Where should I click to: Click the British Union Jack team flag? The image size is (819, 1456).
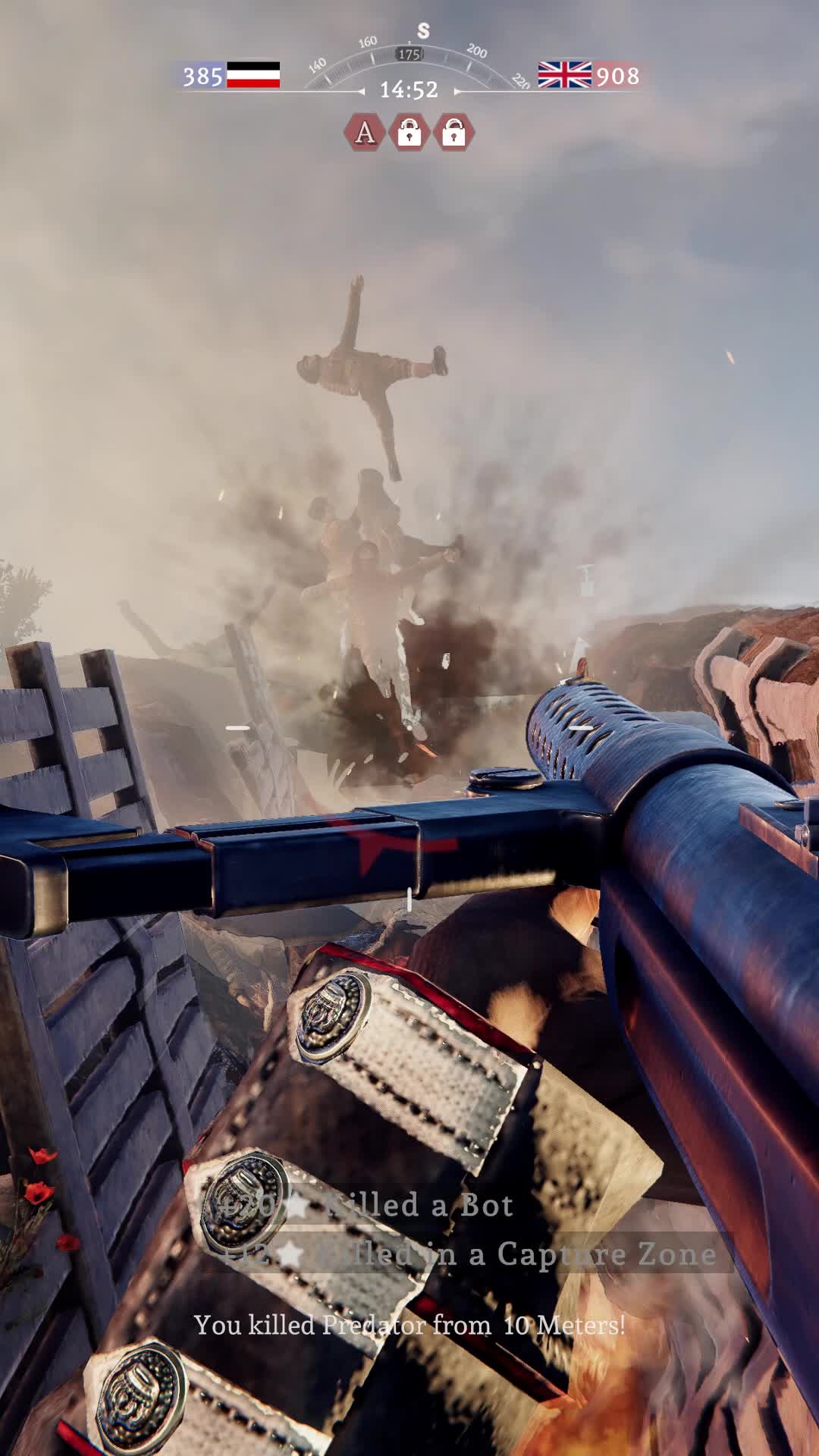pos(564,75)
